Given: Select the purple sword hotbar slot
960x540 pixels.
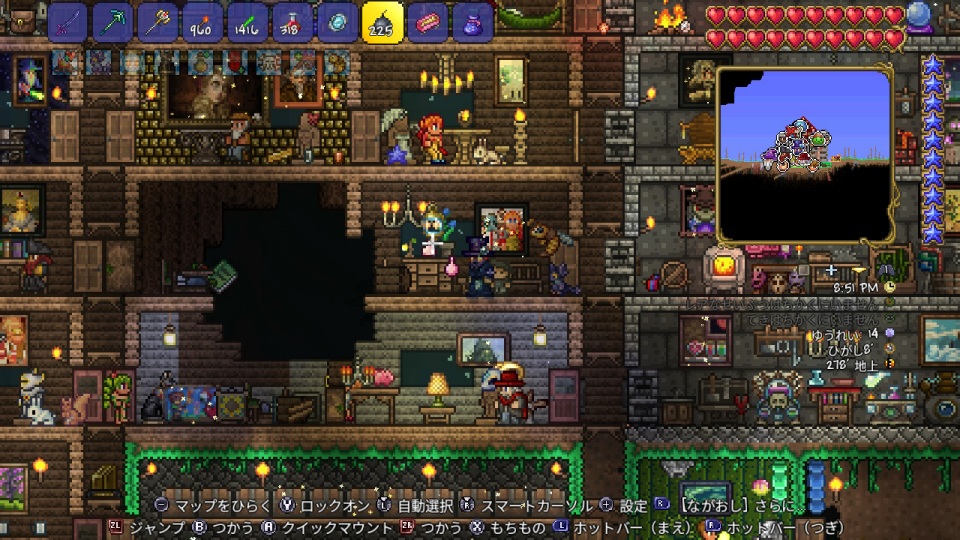Looking at the screenshot, I should pos(68,21).
